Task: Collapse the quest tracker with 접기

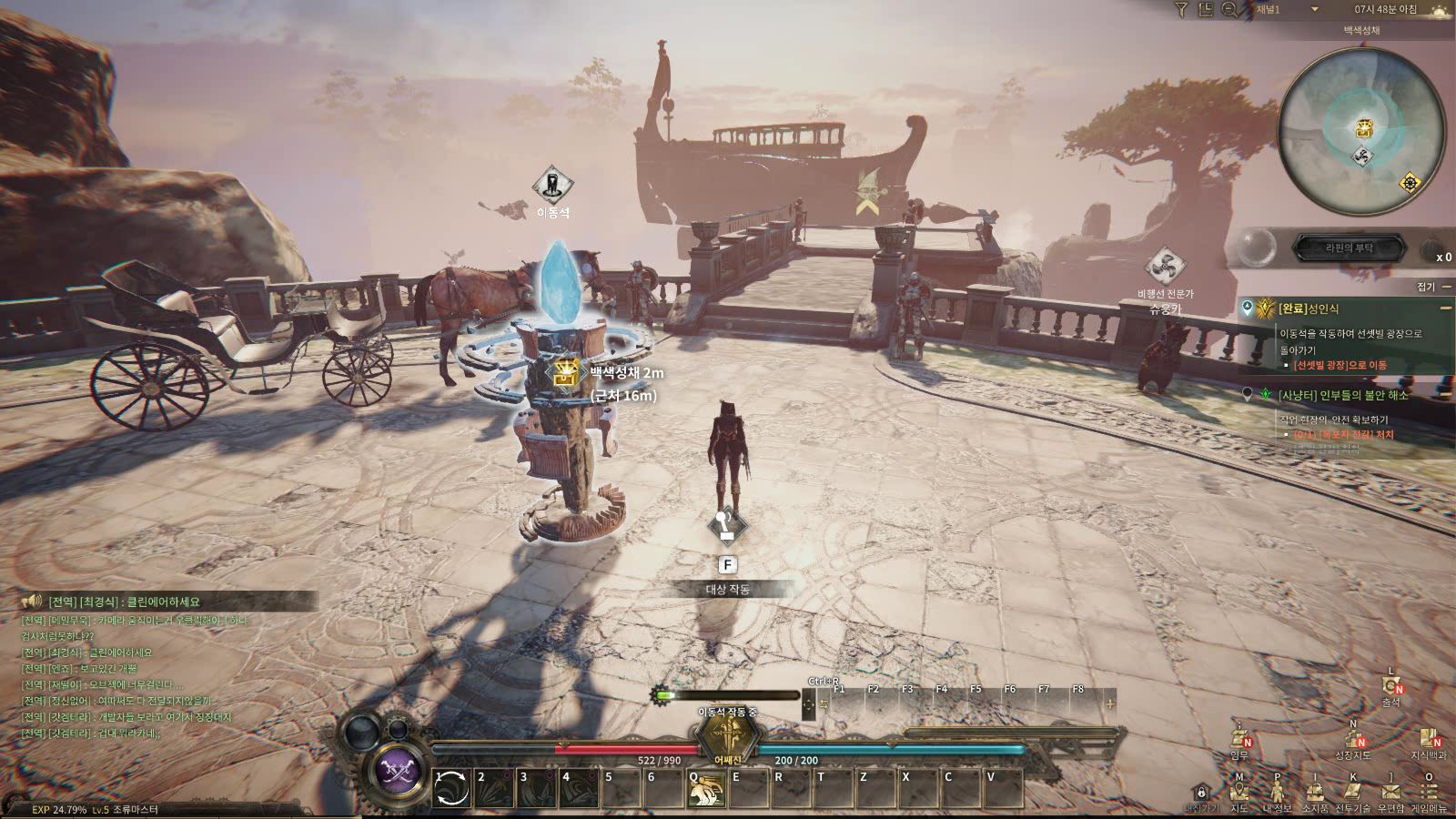Action: [1432, 287]
